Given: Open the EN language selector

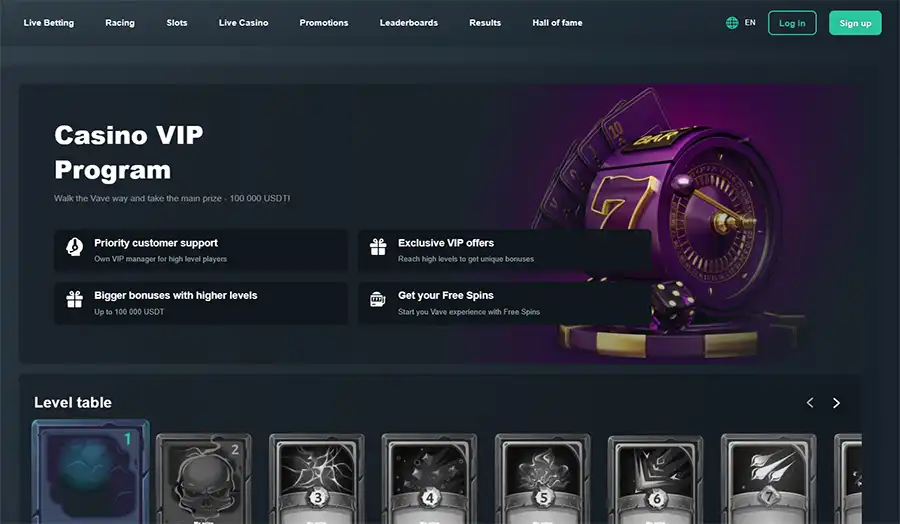Looking at the screenshot, I should [x=741, y=23].
